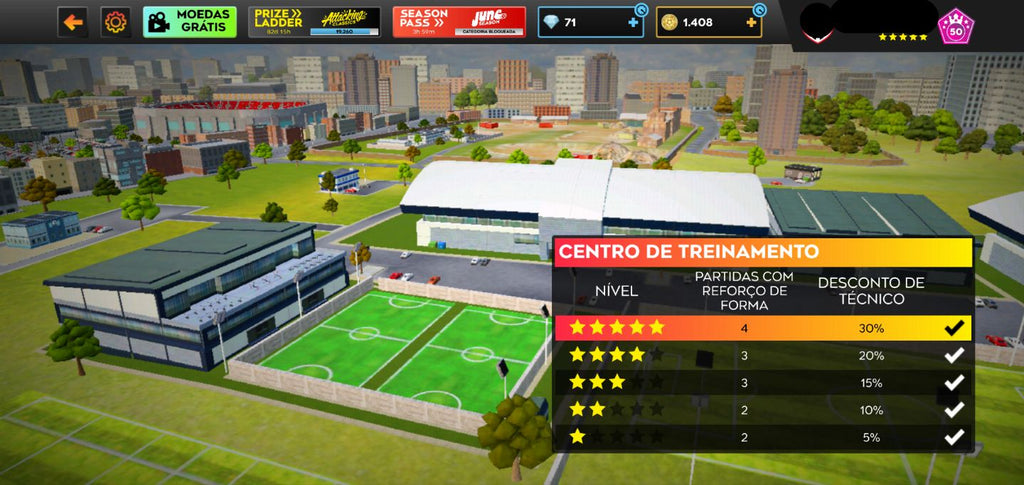
Task: Add more gold coins with the plus button
Action: 751,22
